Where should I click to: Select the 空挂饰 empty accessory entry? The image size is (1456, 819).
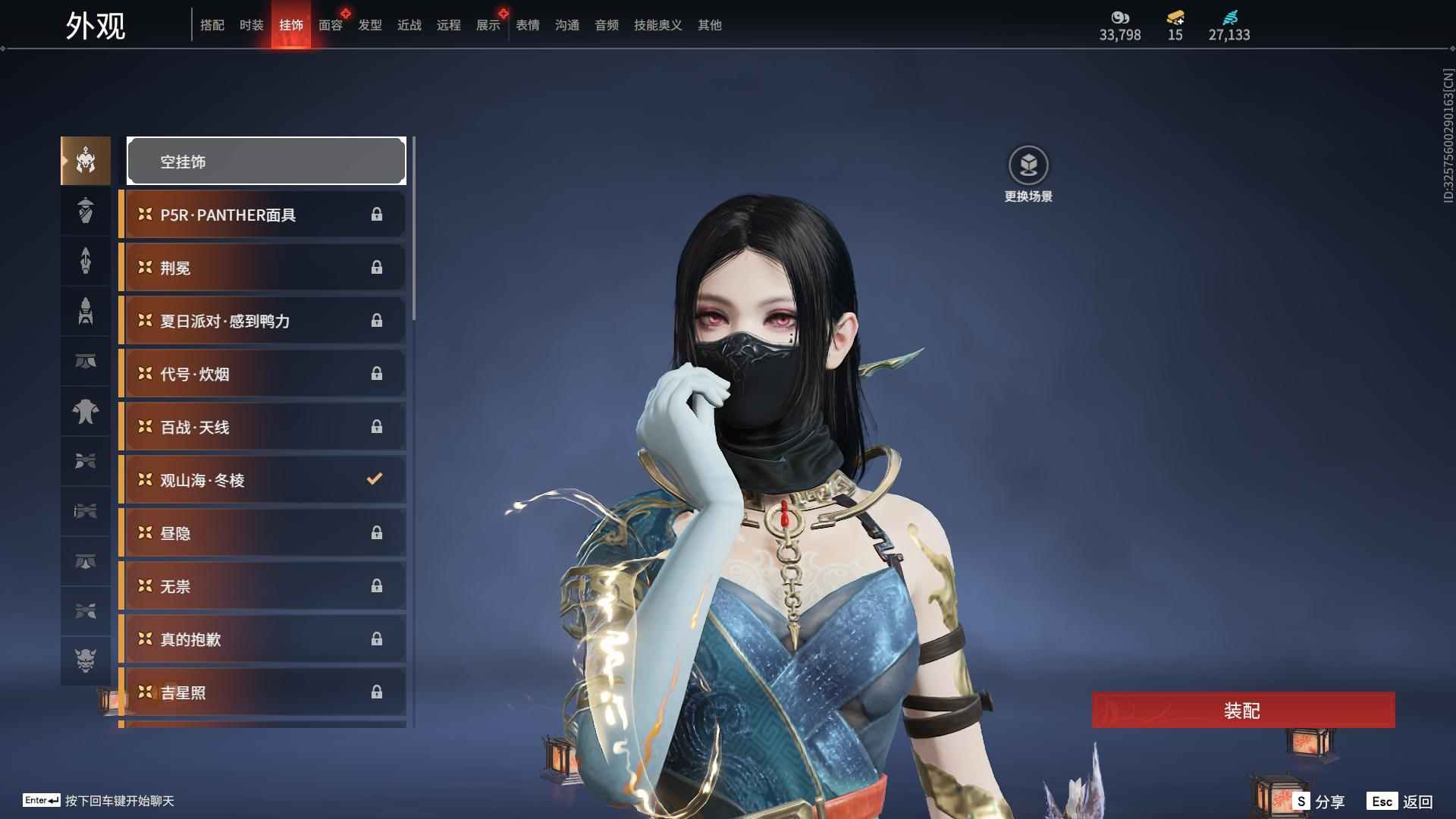[x=266, y=162]
